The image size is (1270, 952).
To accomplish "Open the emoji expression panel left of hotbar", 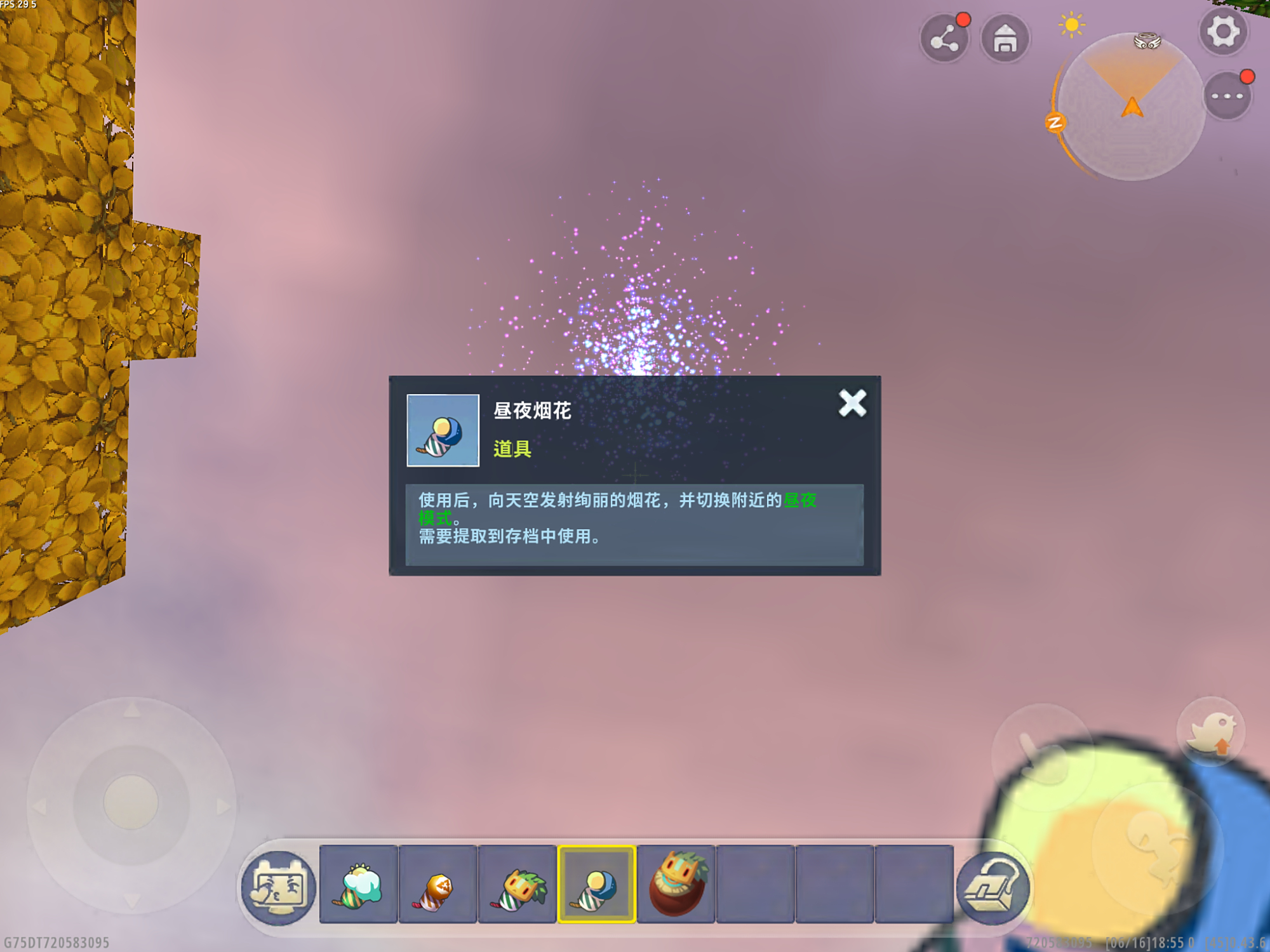I will [x=278, y=886].
